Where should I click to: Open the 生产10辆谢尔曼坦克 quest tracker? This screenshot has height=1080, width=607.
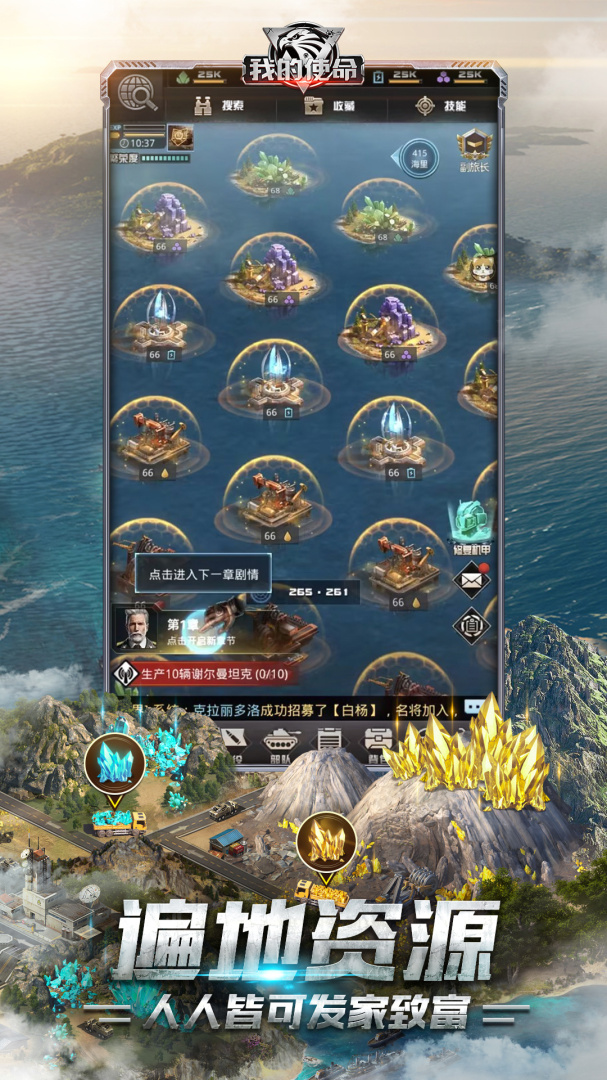210,672
